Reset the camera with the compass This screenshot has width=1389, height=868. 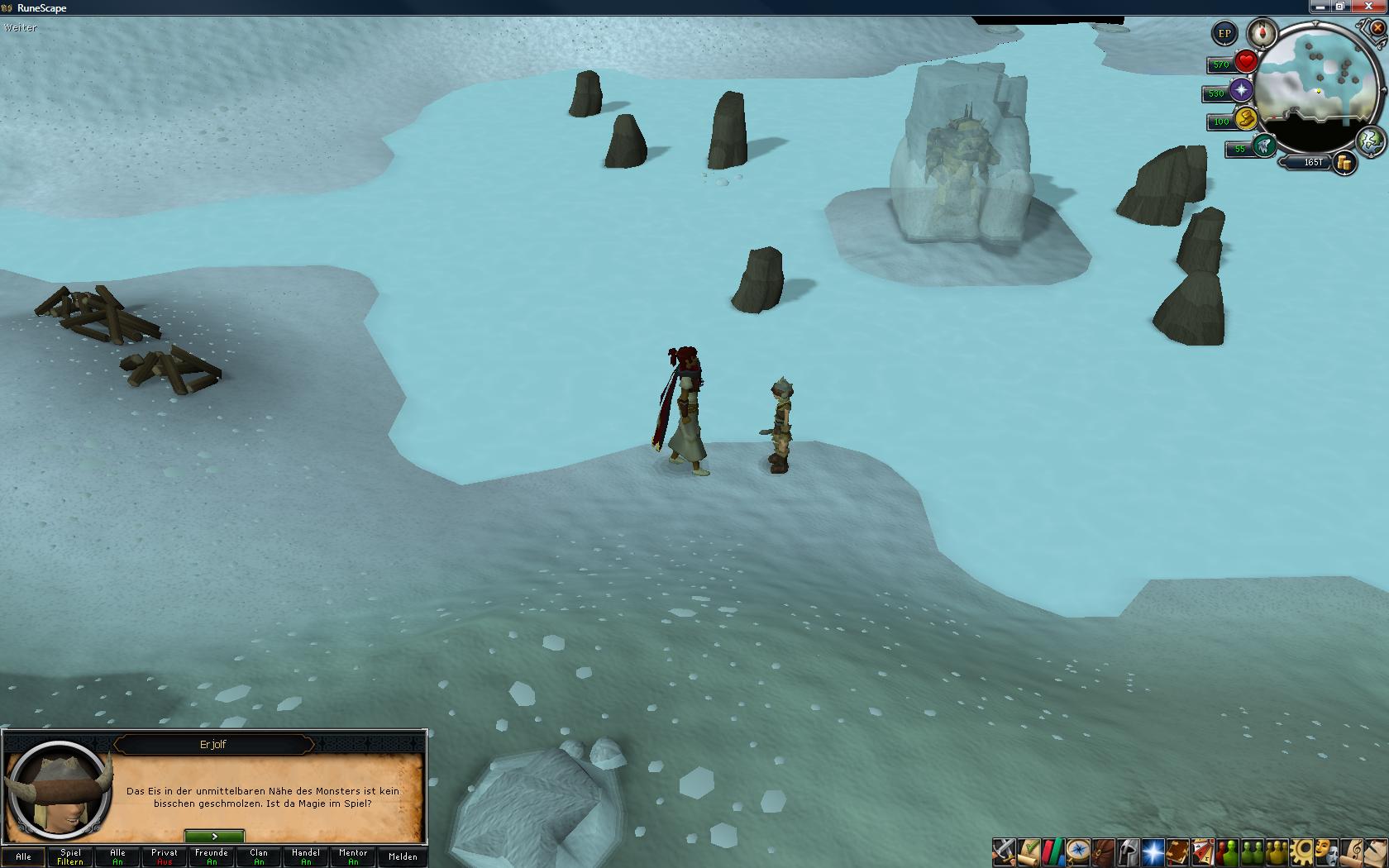tap(1263, 34)
